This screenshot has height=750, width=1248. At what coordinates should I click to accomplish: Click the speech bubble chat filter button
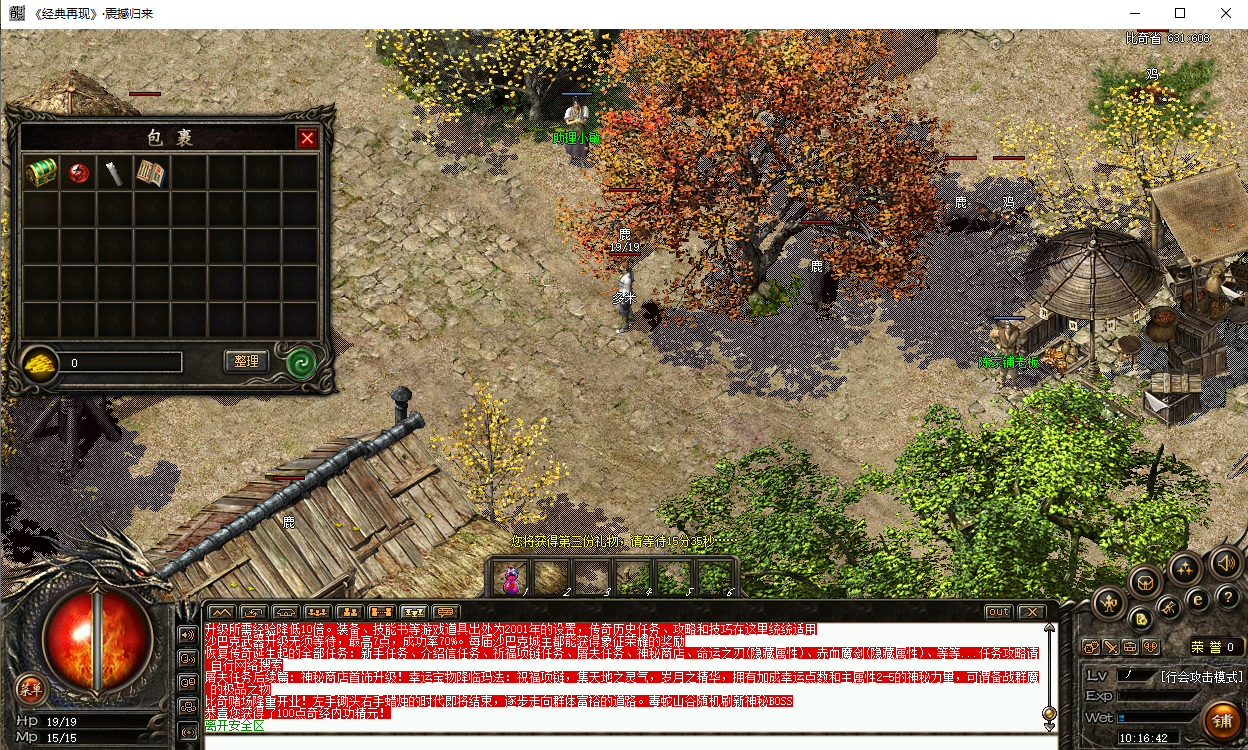point(445,611)
